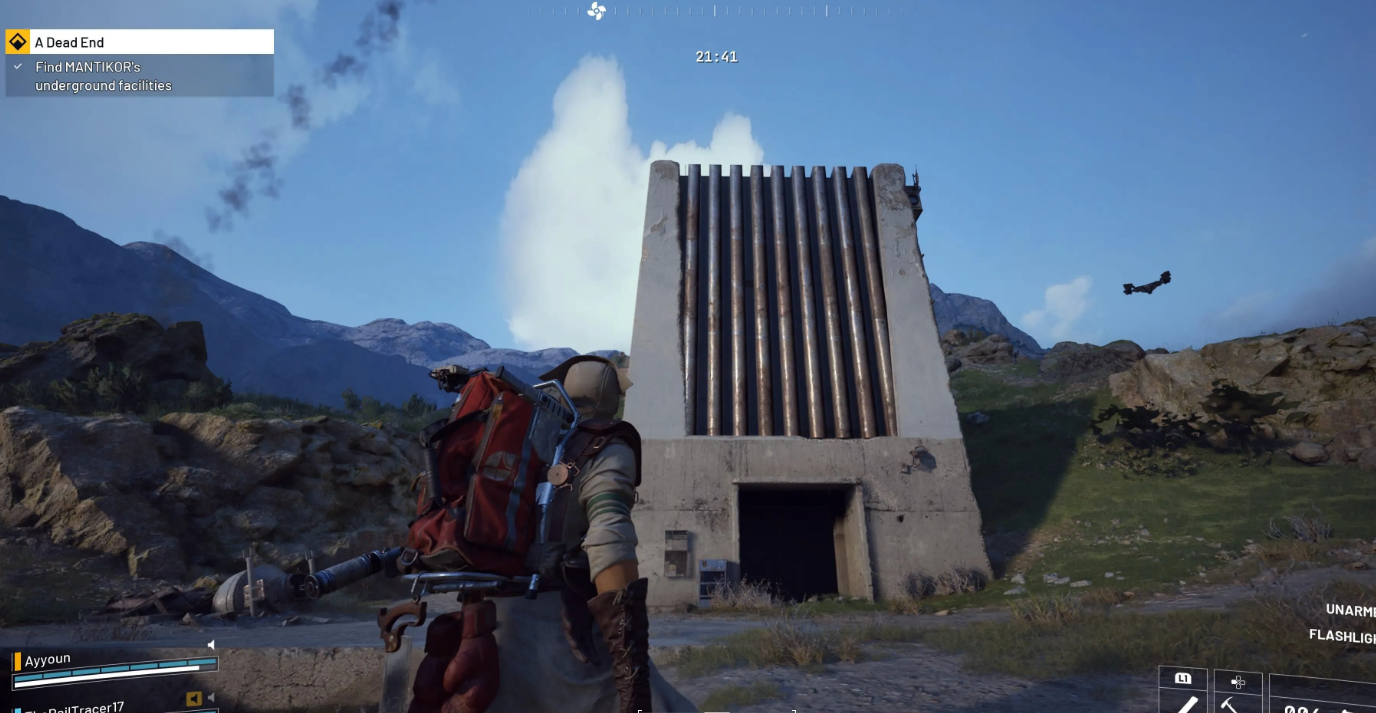Click the UNARMED weapon label

tap(1350, 610)
